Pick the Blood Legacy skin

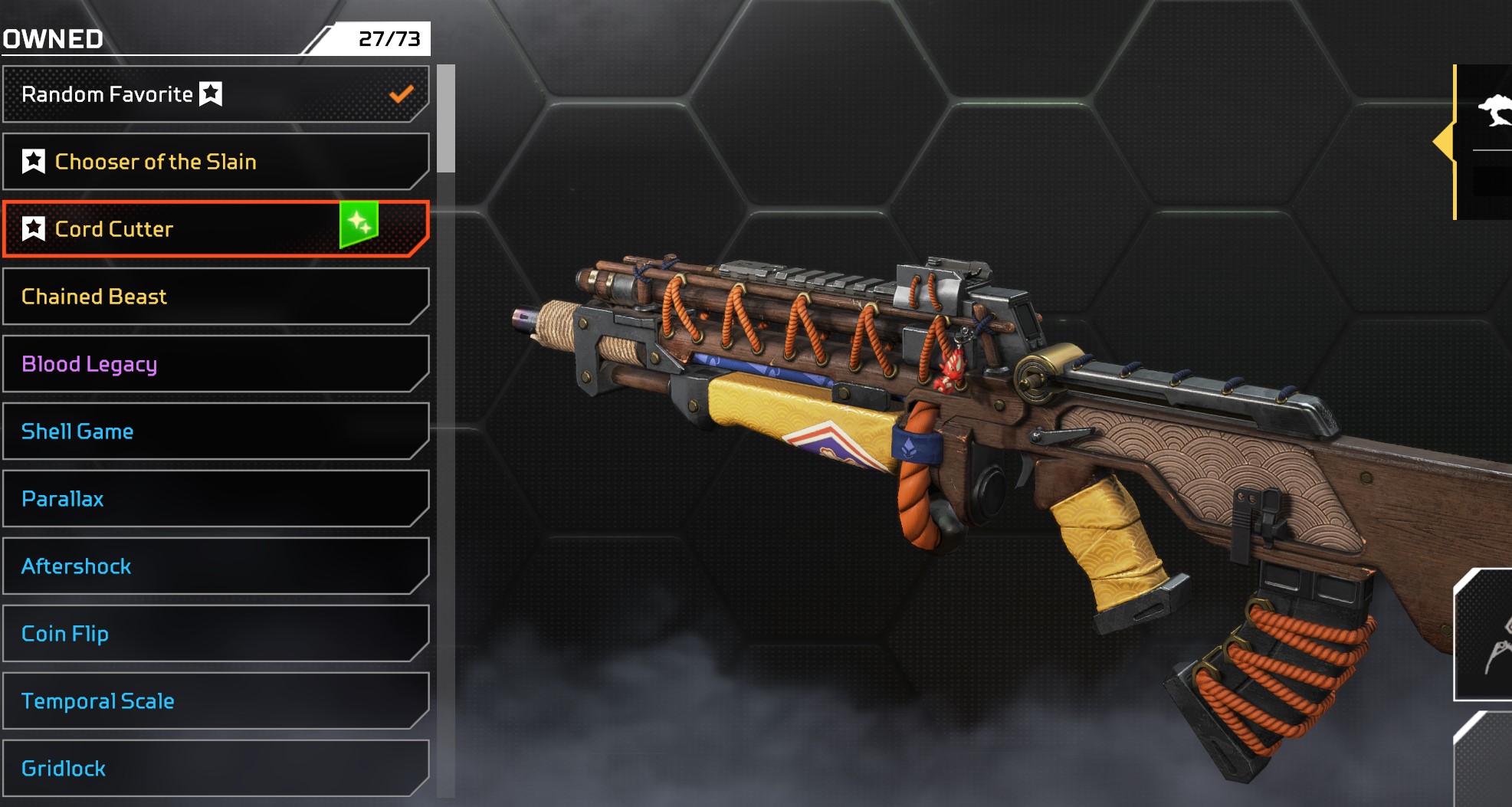point(215,364)
